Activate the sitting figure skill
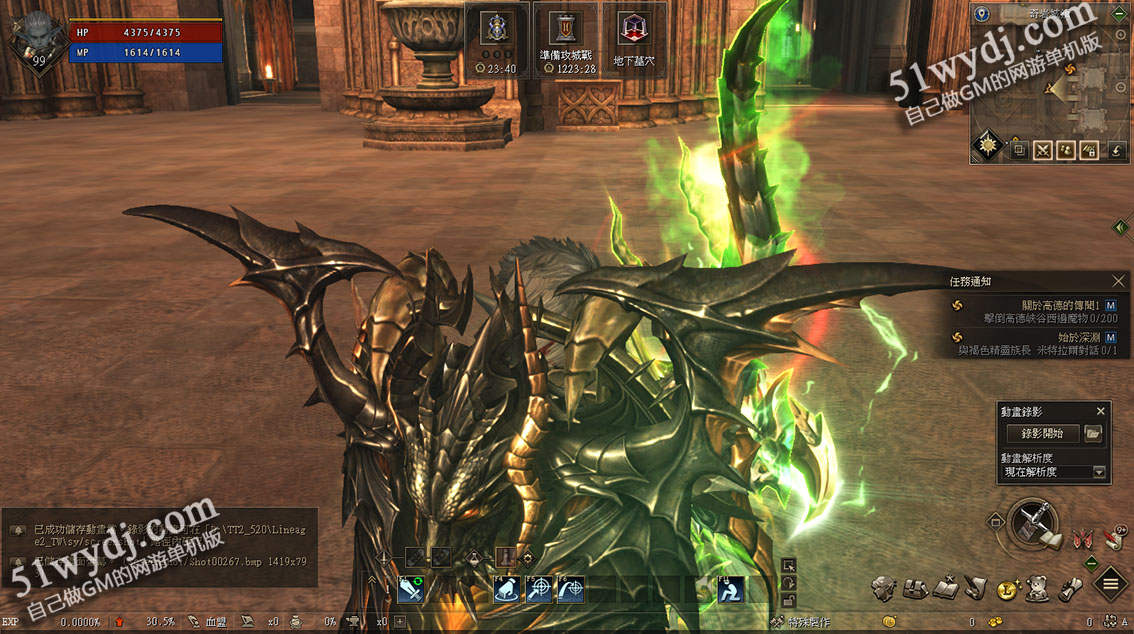The width and height of the screenshot is (1134, 634). (x=731, y=590)
